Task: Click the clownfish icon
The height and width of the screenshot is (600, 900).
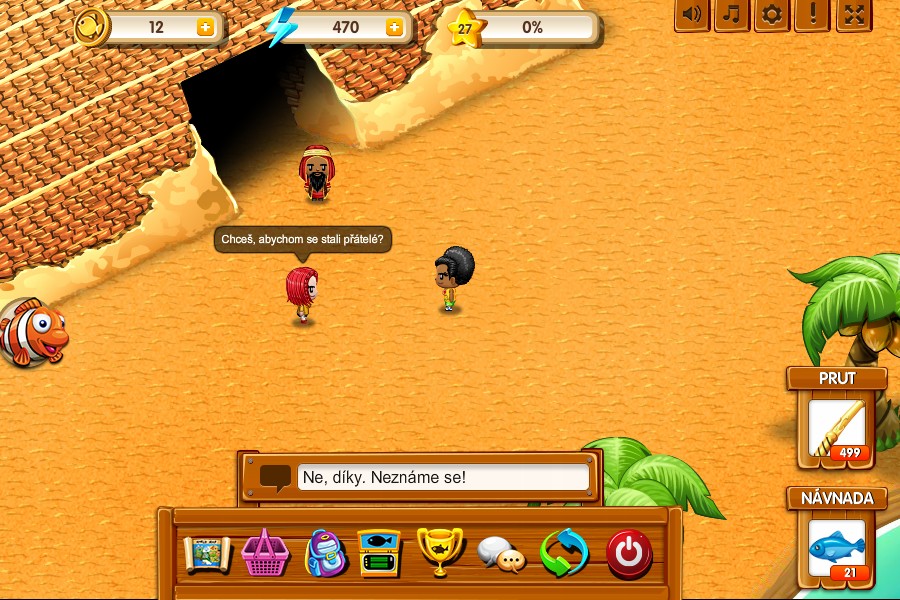Action: click(x=33, y=332)
